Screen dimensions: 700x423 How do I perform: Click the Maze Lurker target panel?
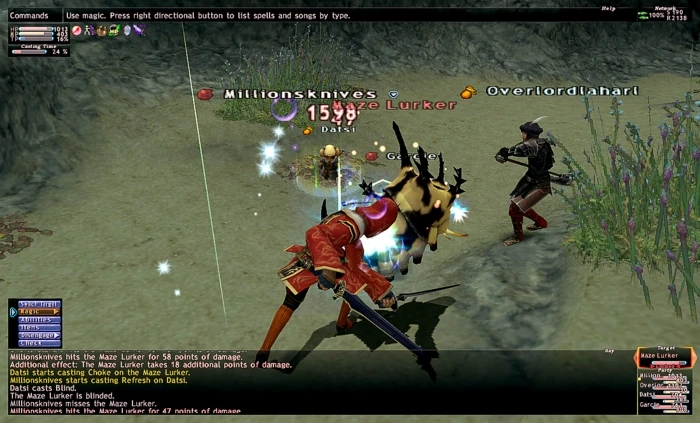(x=664, y=356)
